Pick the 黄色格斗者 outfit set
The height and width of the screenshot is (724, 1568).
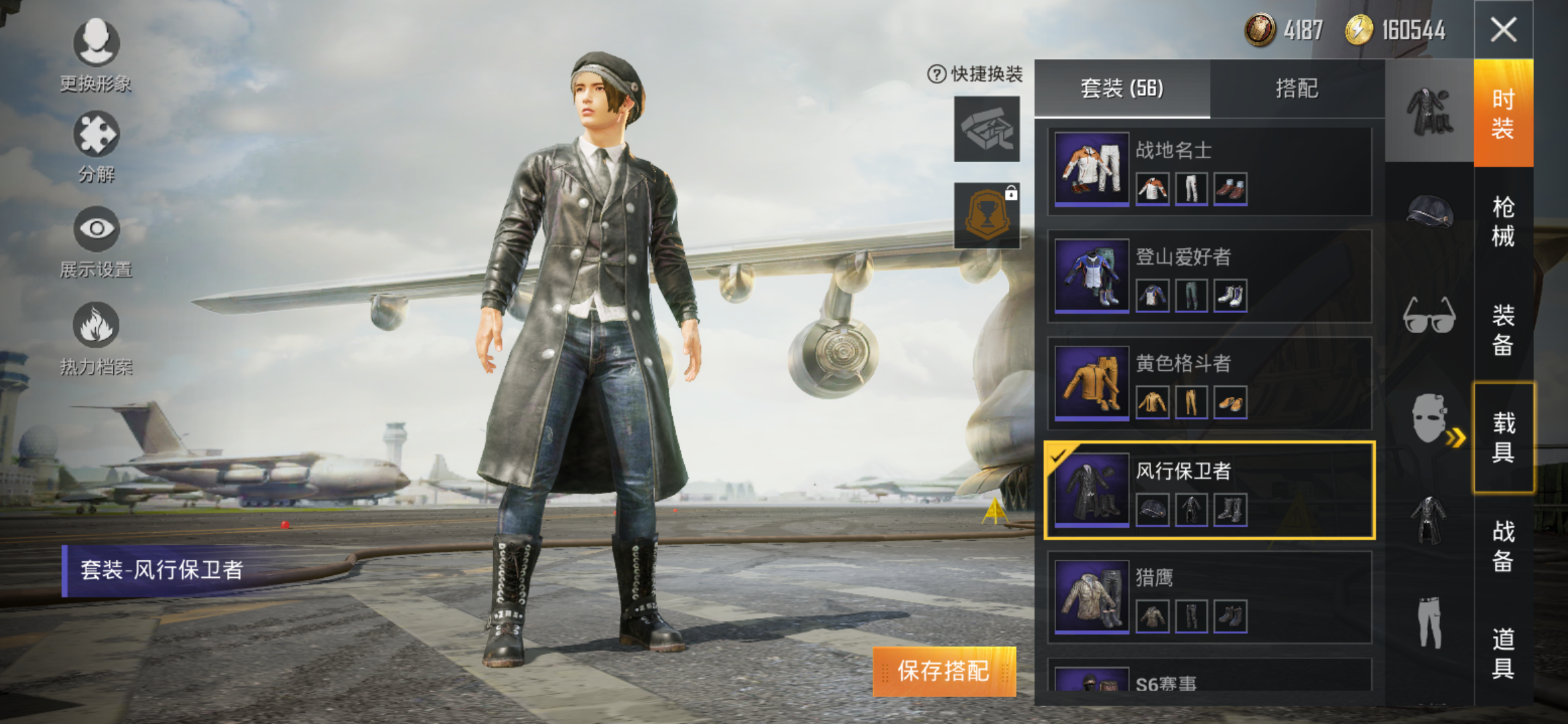1210,383
